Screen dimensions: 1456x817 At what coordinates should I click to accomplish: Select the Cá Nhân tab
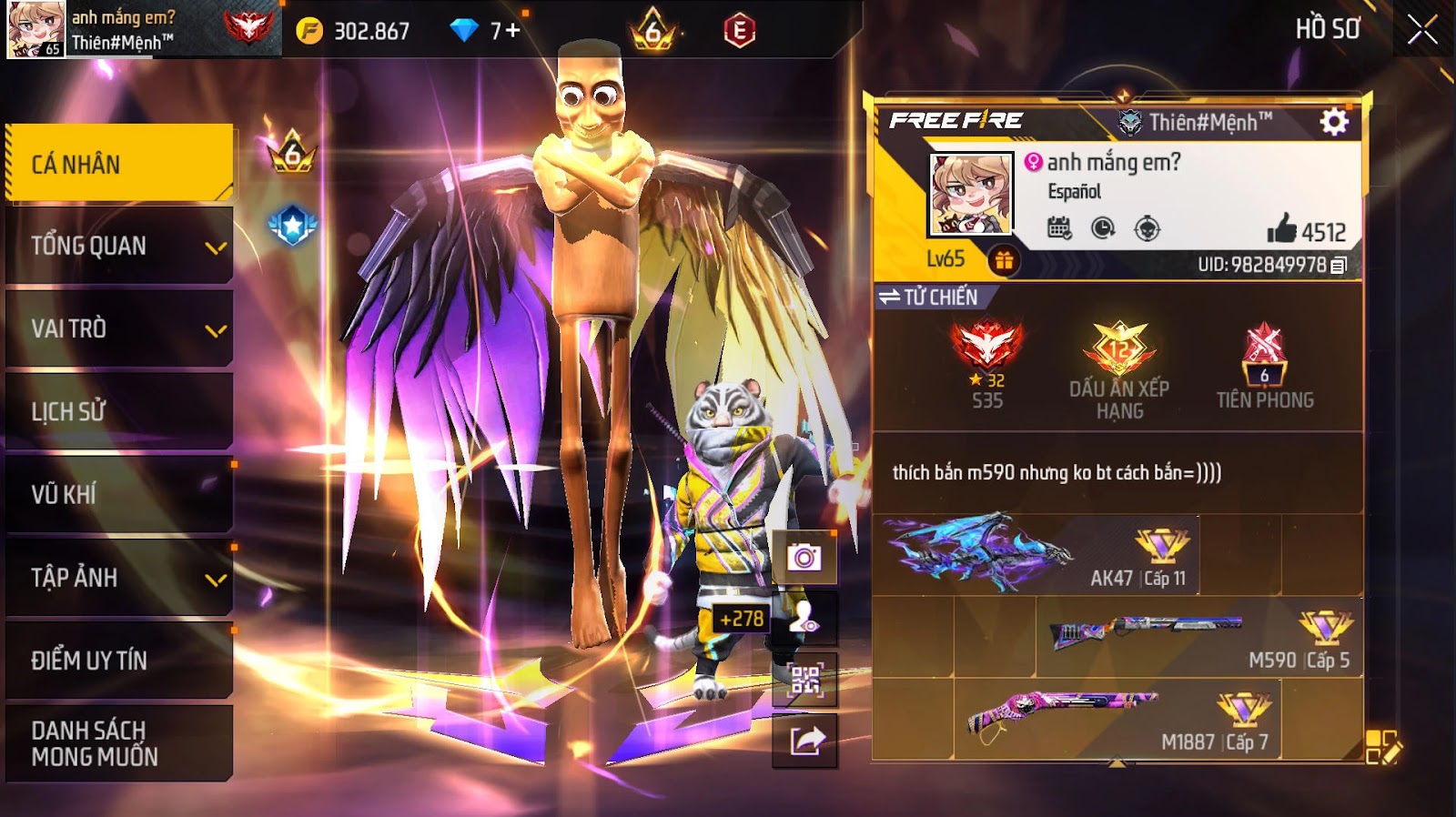click(x=119, y=164)
